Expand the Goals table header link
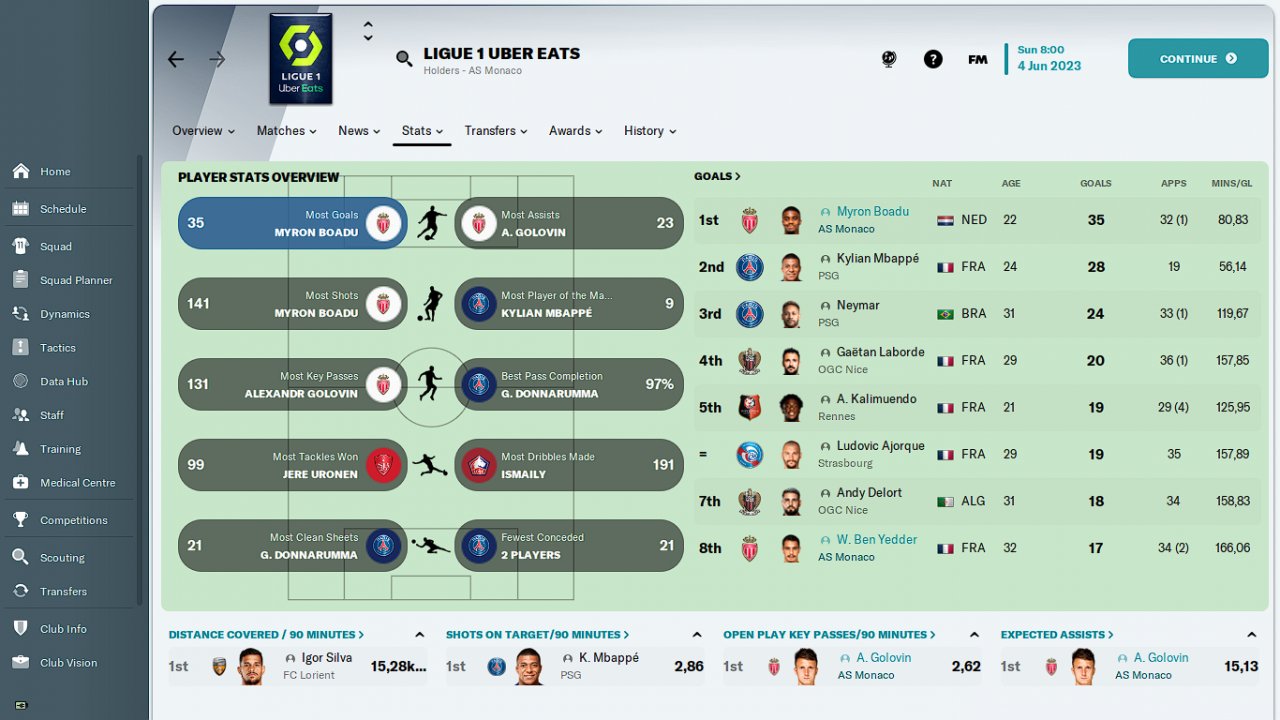This screenshot has height=720, width=1280. click(717, 176)
